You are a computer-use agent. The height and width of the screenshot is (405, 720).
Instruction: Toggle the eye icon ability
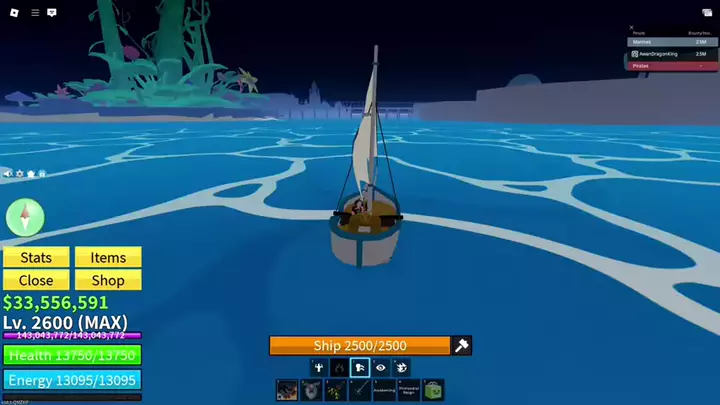point(381,368)
